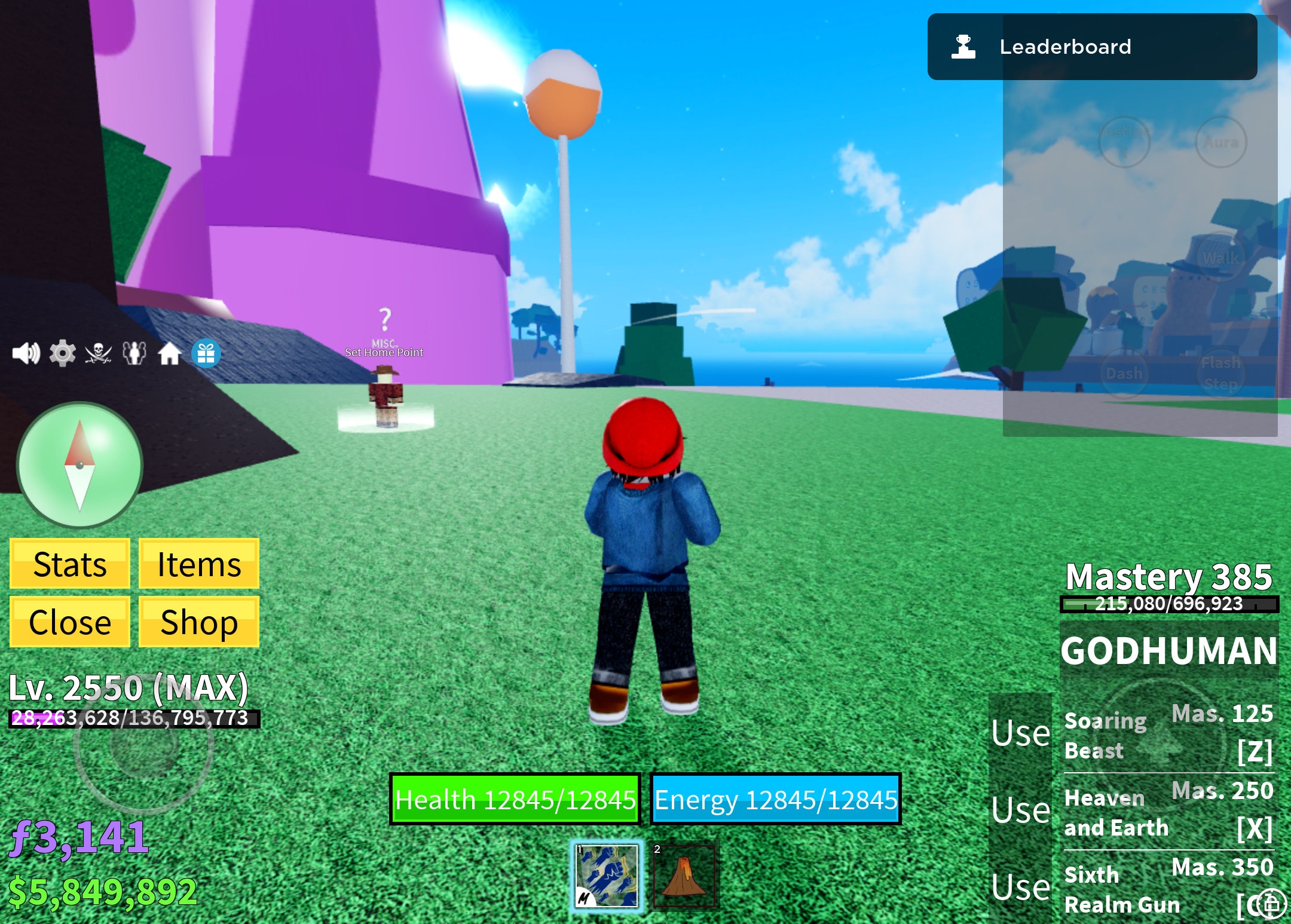1291x924 pixels.
Task: Toggle the Aura ability
Action: click(x=1221, y=142)
